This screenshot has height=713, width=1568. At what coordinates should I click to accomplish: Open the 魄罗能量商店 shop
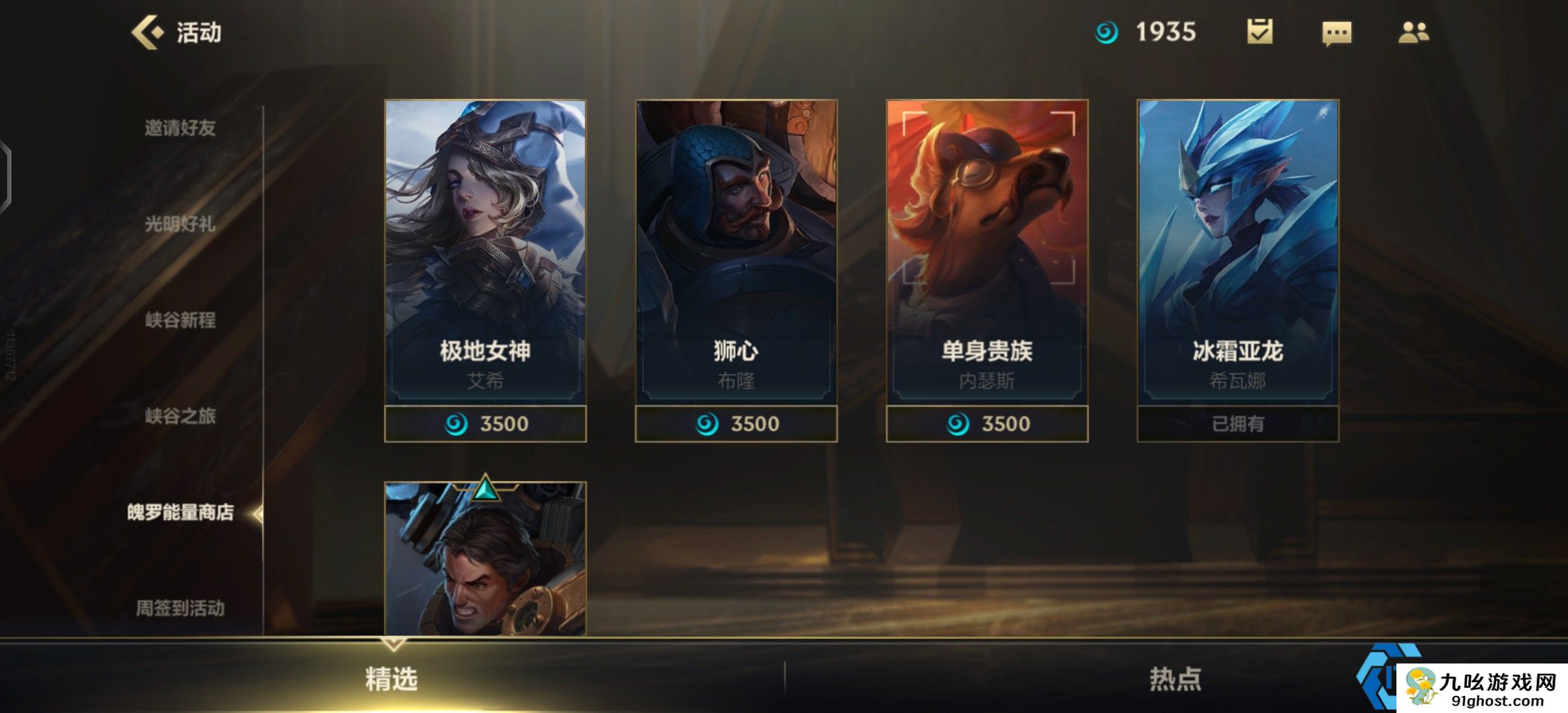tap(180, 512)
